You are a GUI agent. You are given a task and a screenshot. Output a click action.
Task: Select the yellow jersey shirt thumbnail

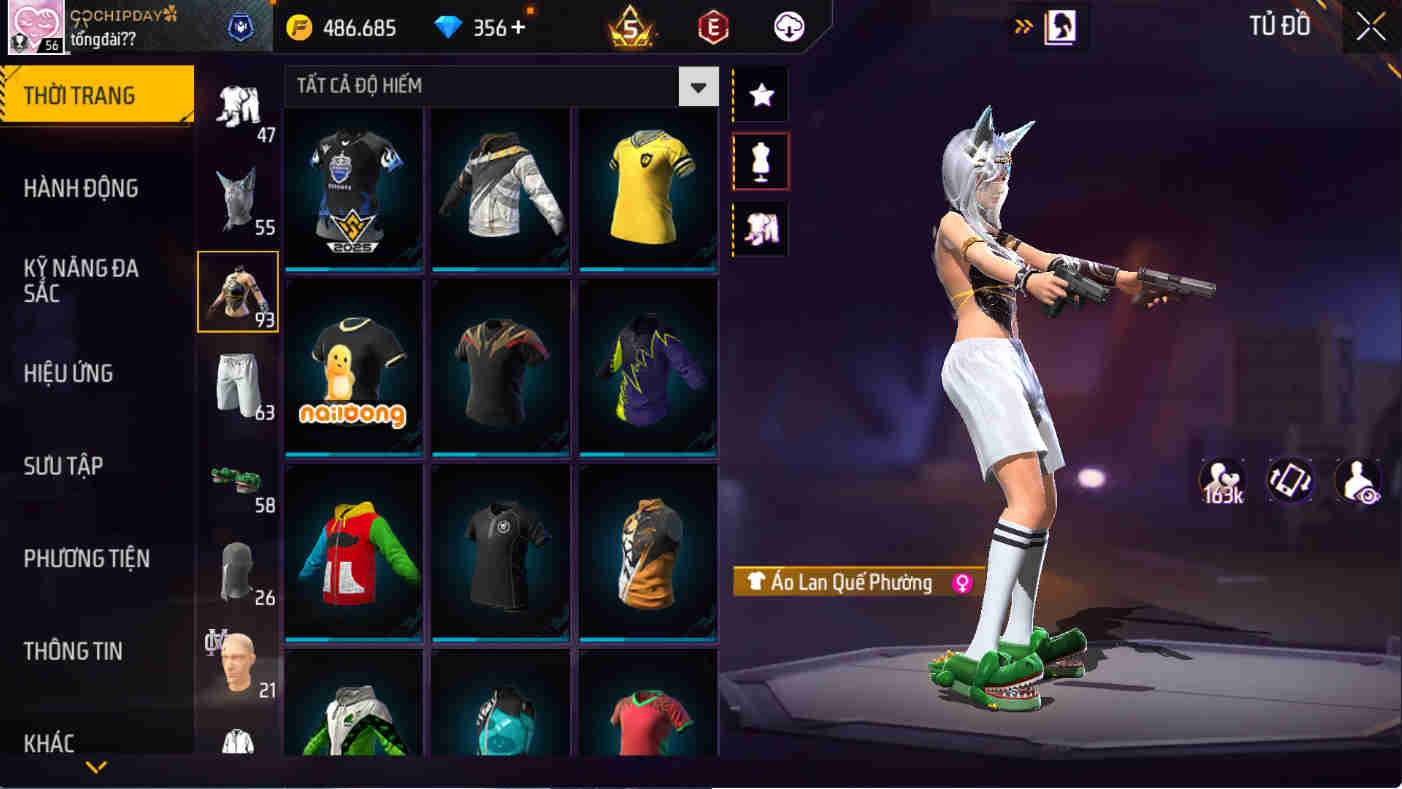(x=647, y=185)
